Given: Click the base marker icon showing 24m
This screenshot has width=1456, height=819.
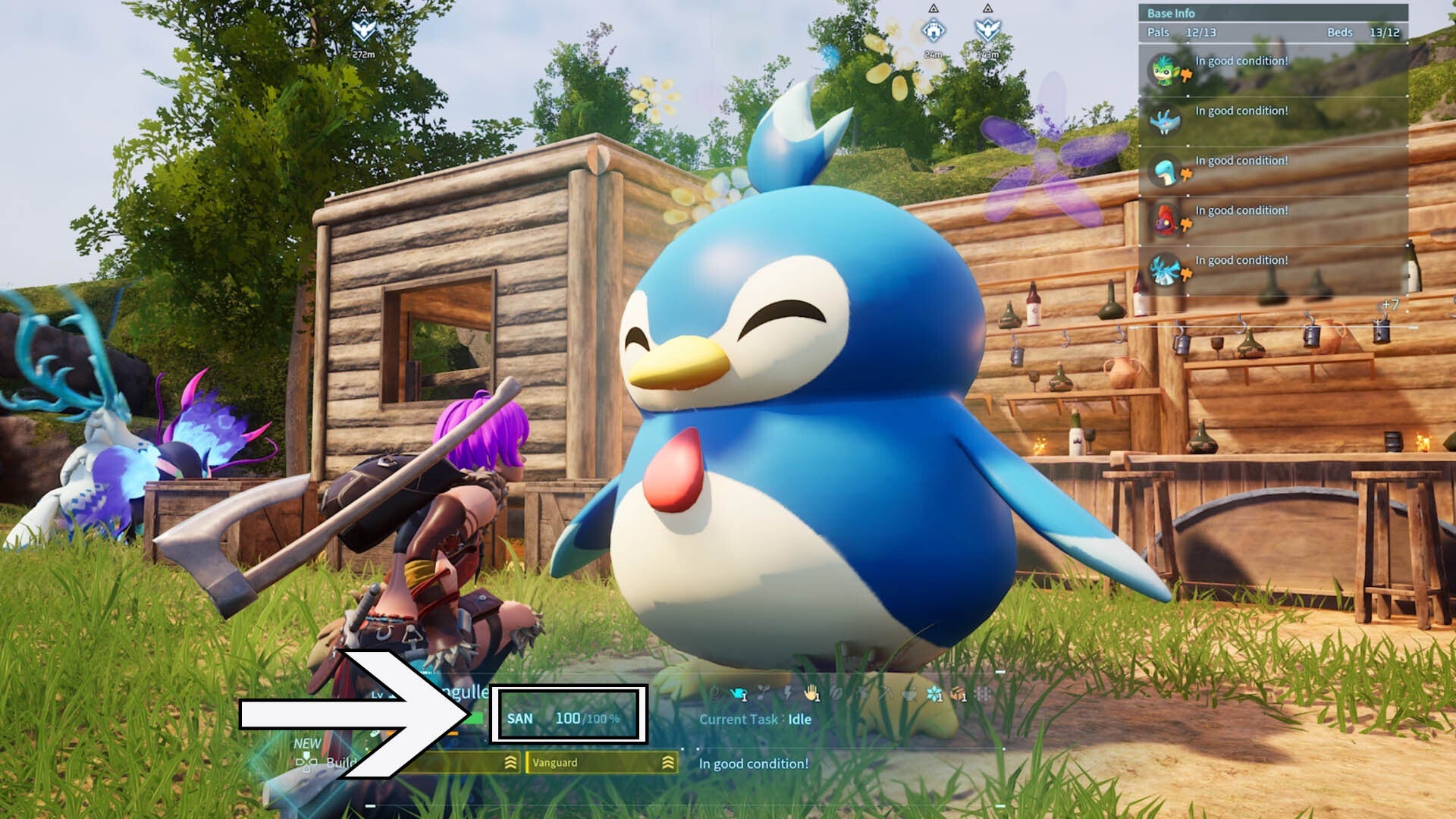Looking at the screenshot, I should pyautogui.click(x=934, y=30).
